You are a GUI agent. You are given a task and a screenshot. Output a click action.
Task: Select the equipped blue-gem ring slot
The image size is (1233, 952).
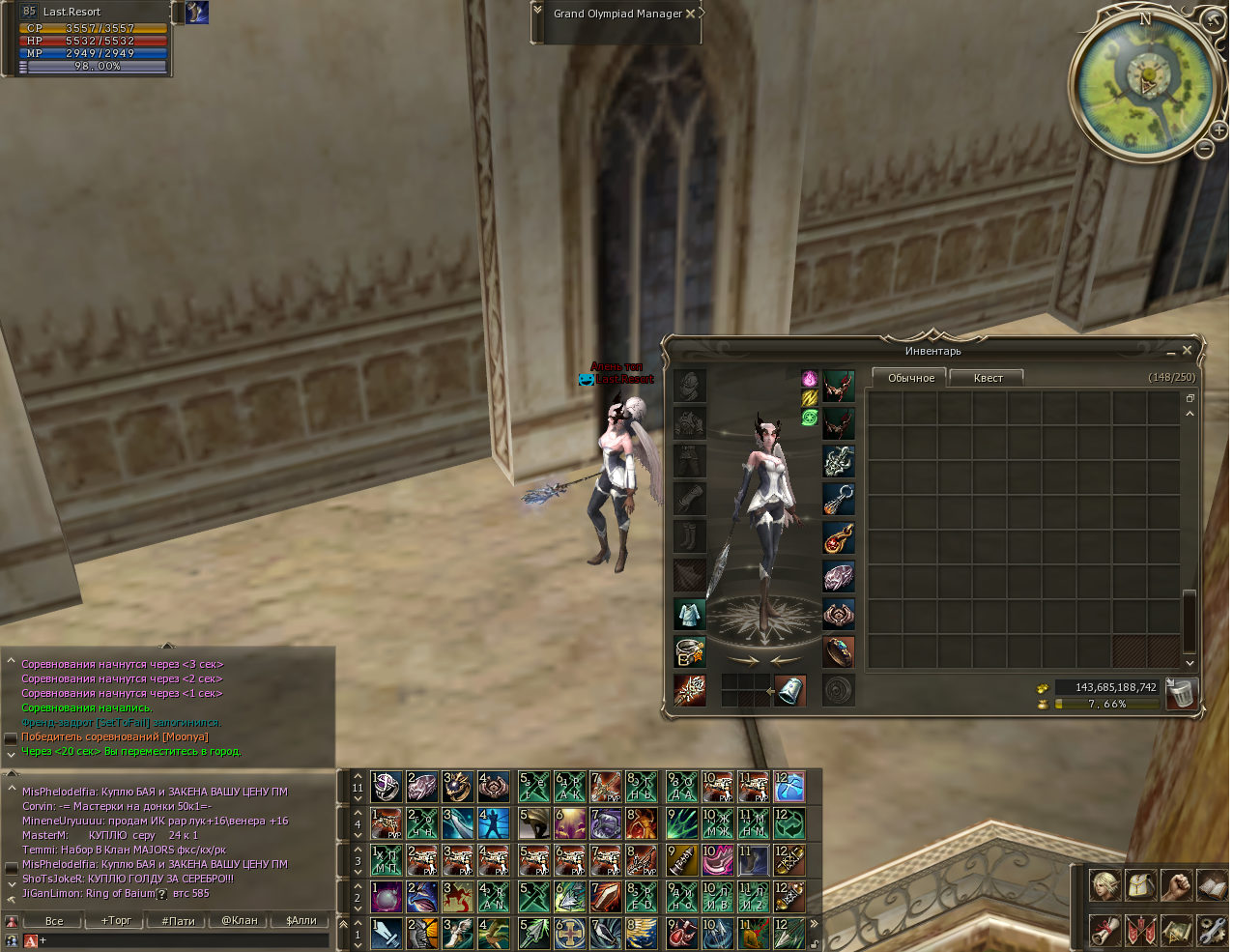click(839, 652)
